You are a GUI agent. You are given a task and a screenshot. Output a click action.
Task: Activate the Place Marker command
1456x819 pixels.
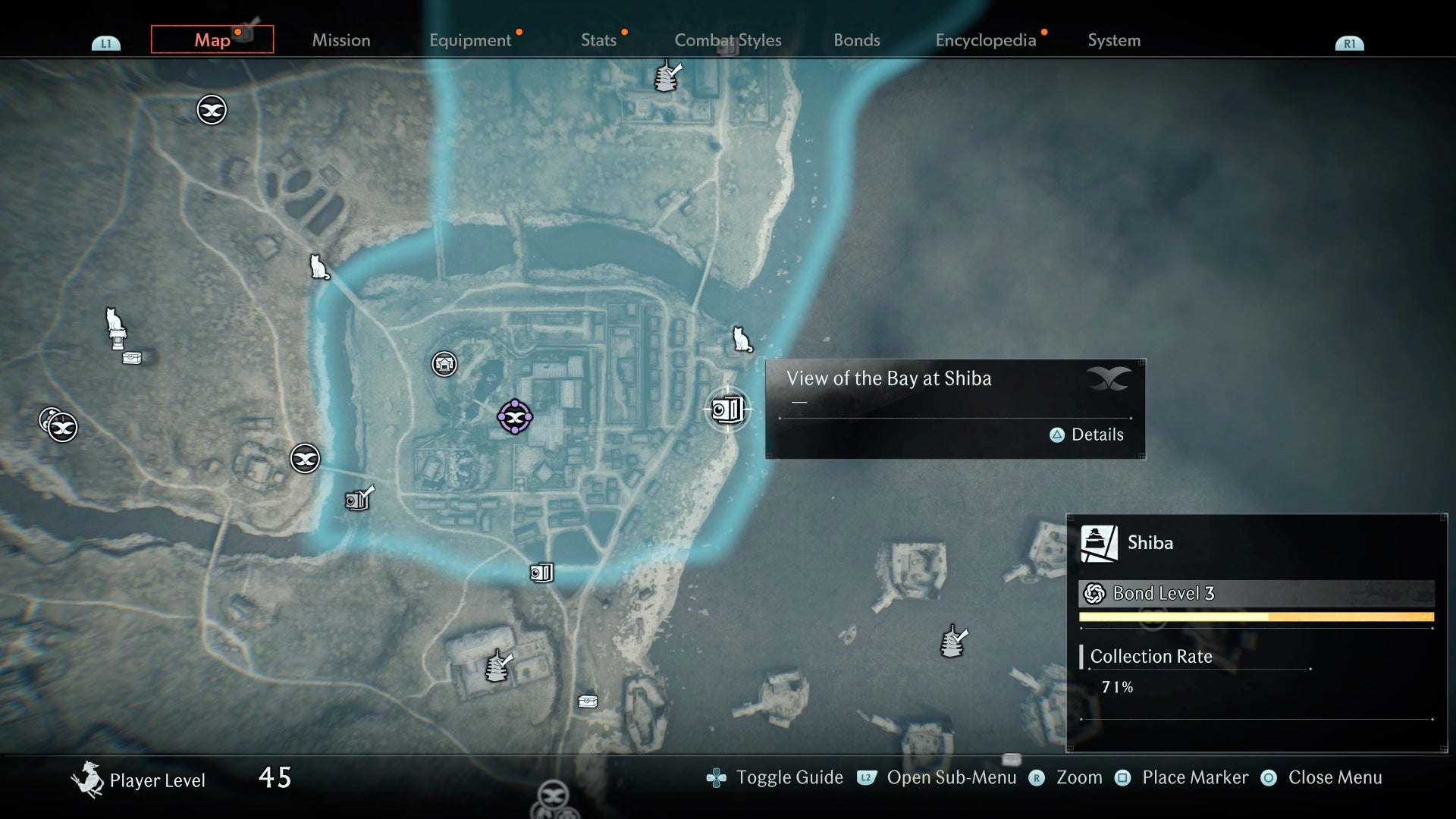[1195, 777]
